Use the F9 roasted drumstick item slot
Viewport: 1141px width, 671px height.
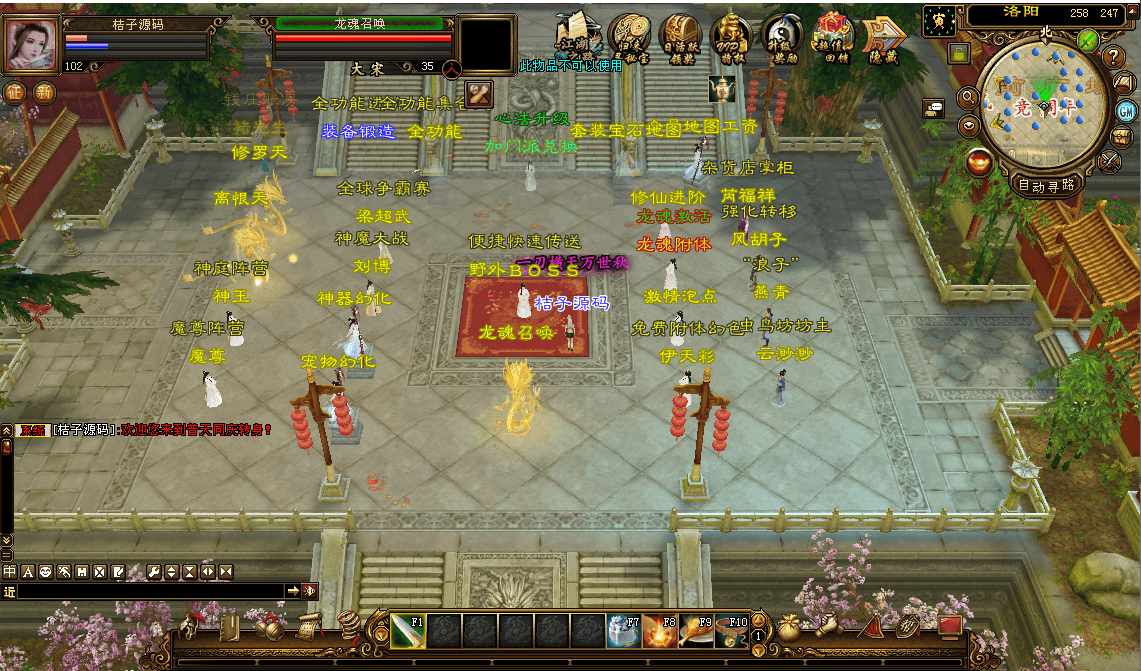(x=696, y=632)
